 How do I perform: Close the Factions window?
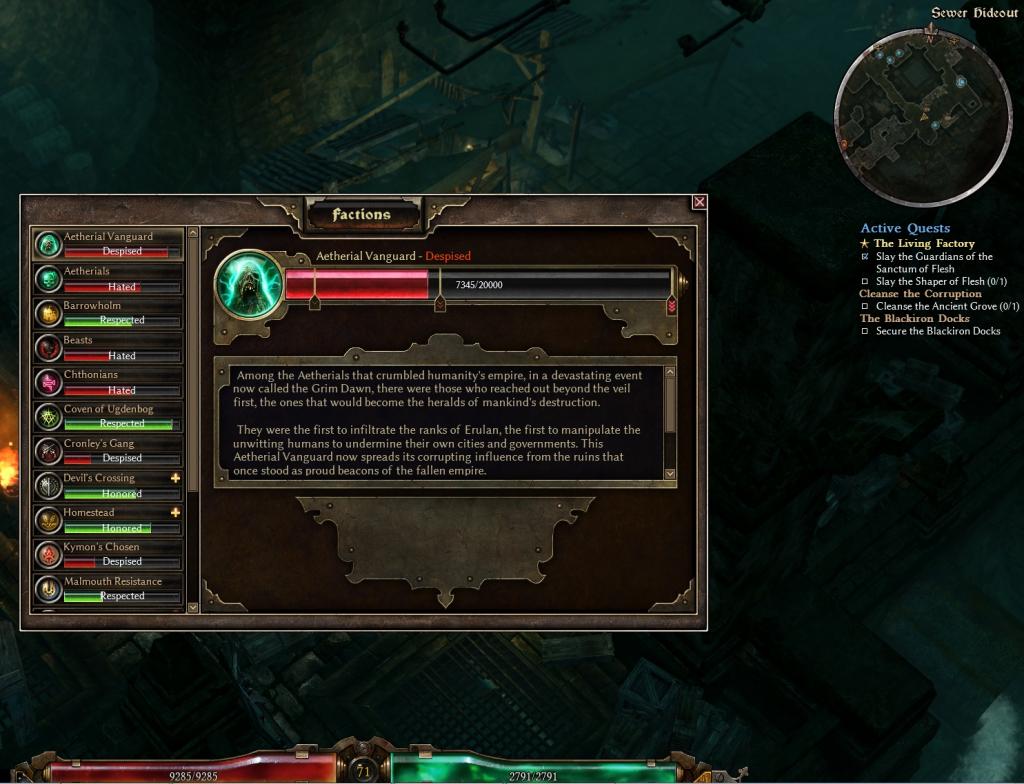click(699, 202)
